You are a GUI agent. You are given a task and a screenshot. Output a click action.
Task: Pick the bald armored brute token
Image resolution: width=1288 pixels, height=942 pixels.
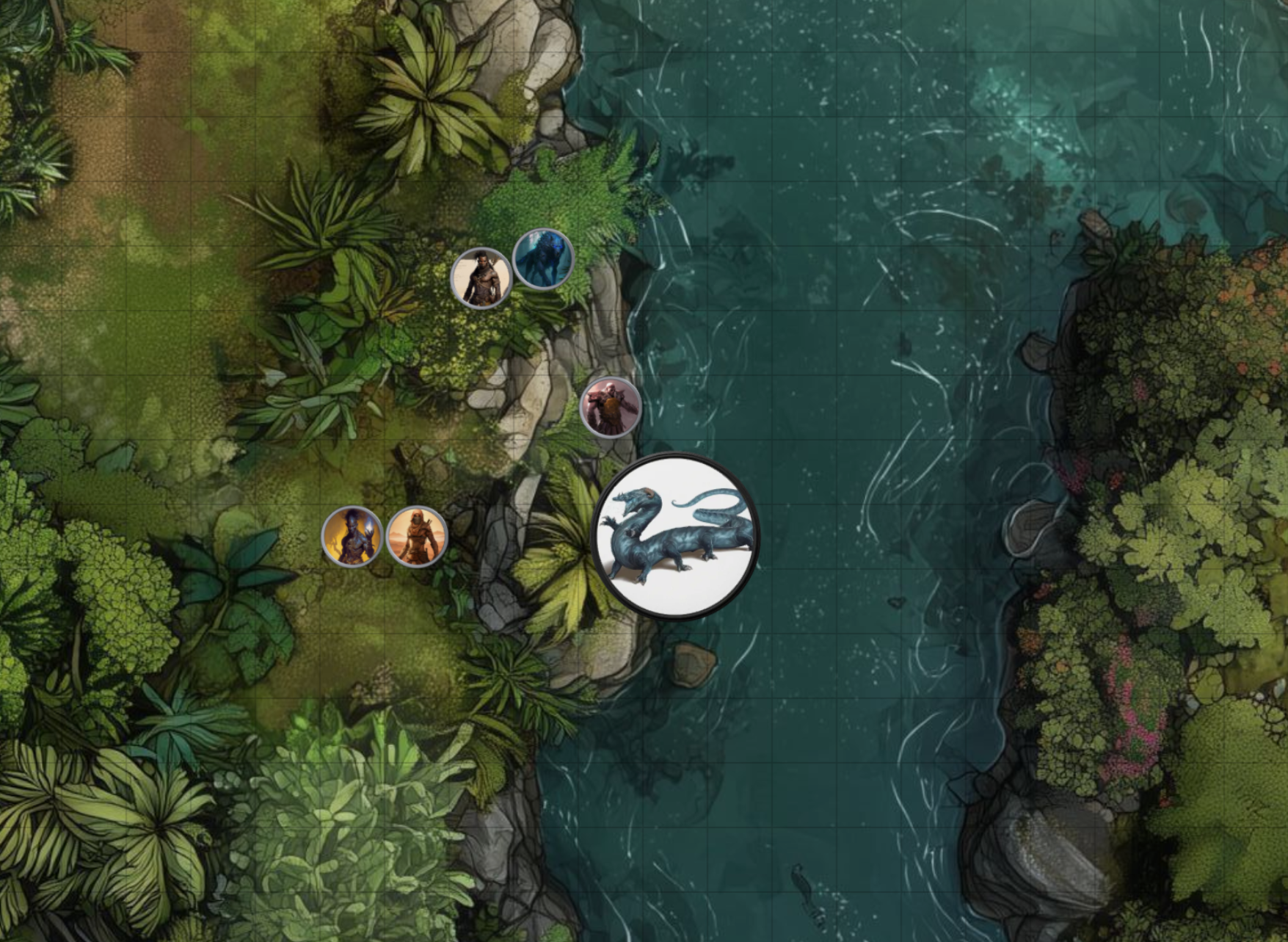click(611, 407)
